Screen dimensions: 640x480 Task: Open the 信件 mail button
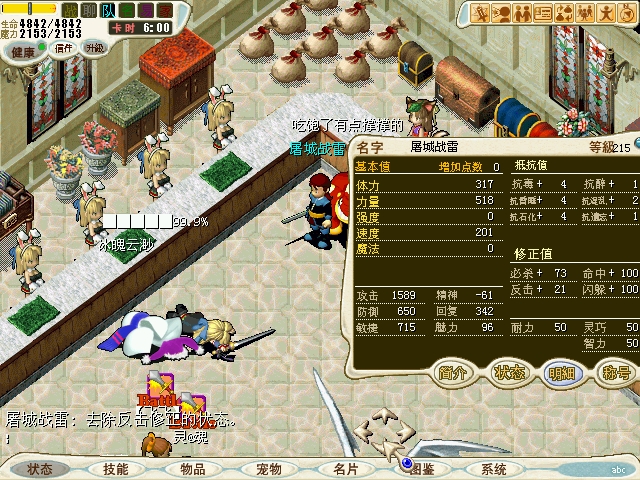[x=64, y=48]
